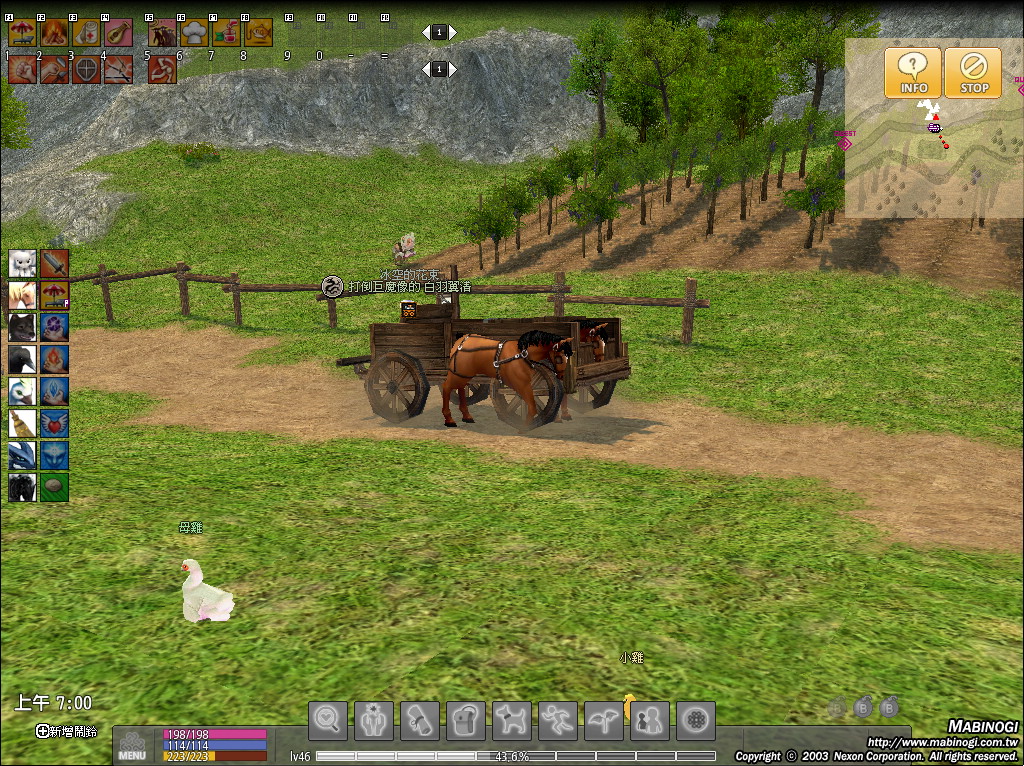Open the magnifying glass search button

click(328, 719)
